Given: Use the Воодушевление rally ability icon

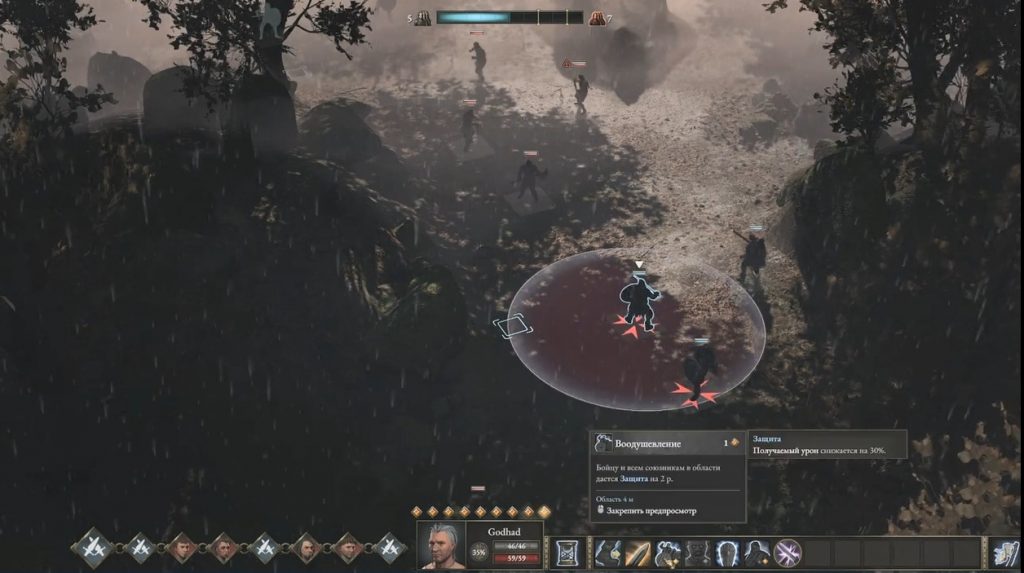Looking at the screenshot, I should point(668,552).
